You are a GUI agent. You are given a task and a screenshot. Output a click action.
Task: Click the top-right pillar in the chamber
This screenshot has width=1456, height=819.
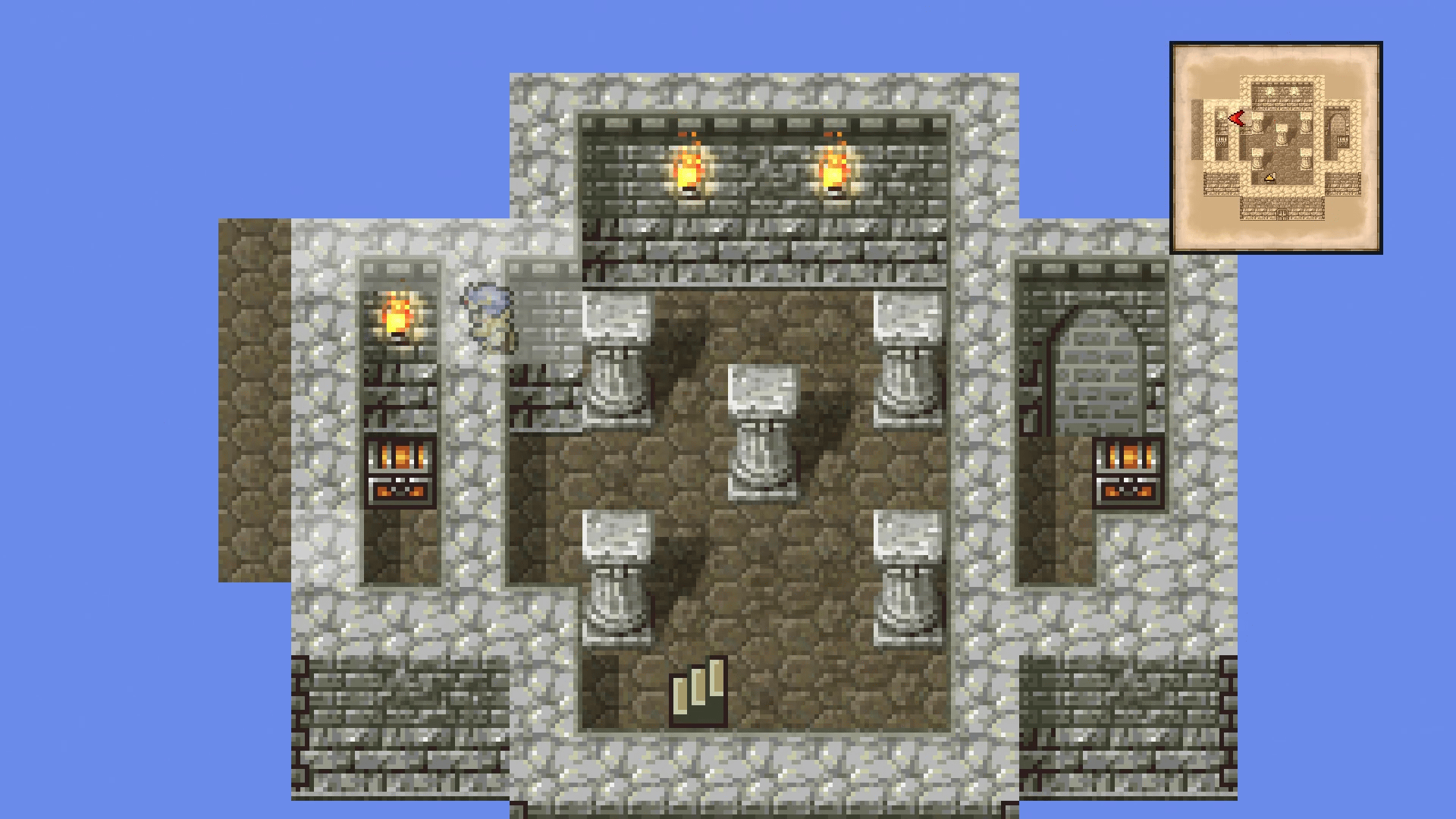point(905,356)
